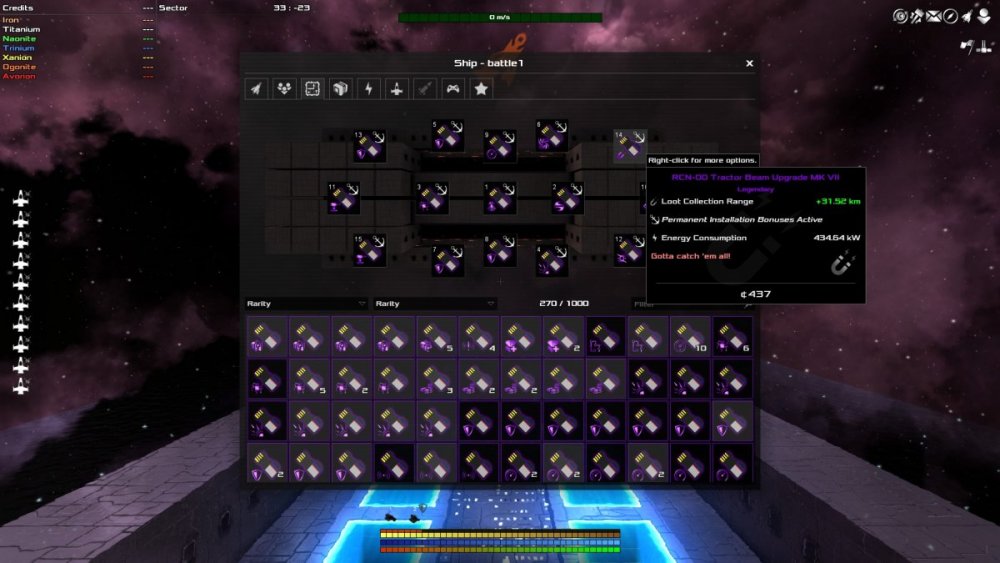Open the first Rarity sort dropdown

coord(307,304)
